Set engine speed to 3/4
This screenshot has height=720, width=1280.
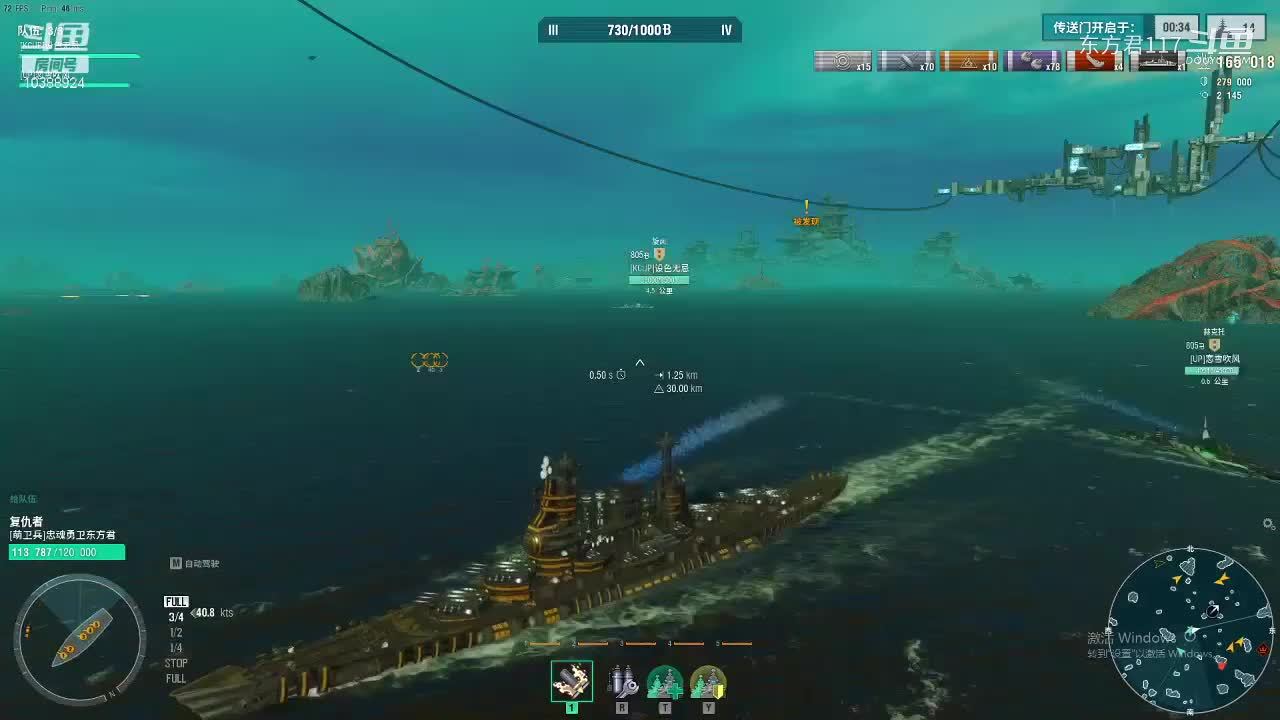click(x=176, y=618)
